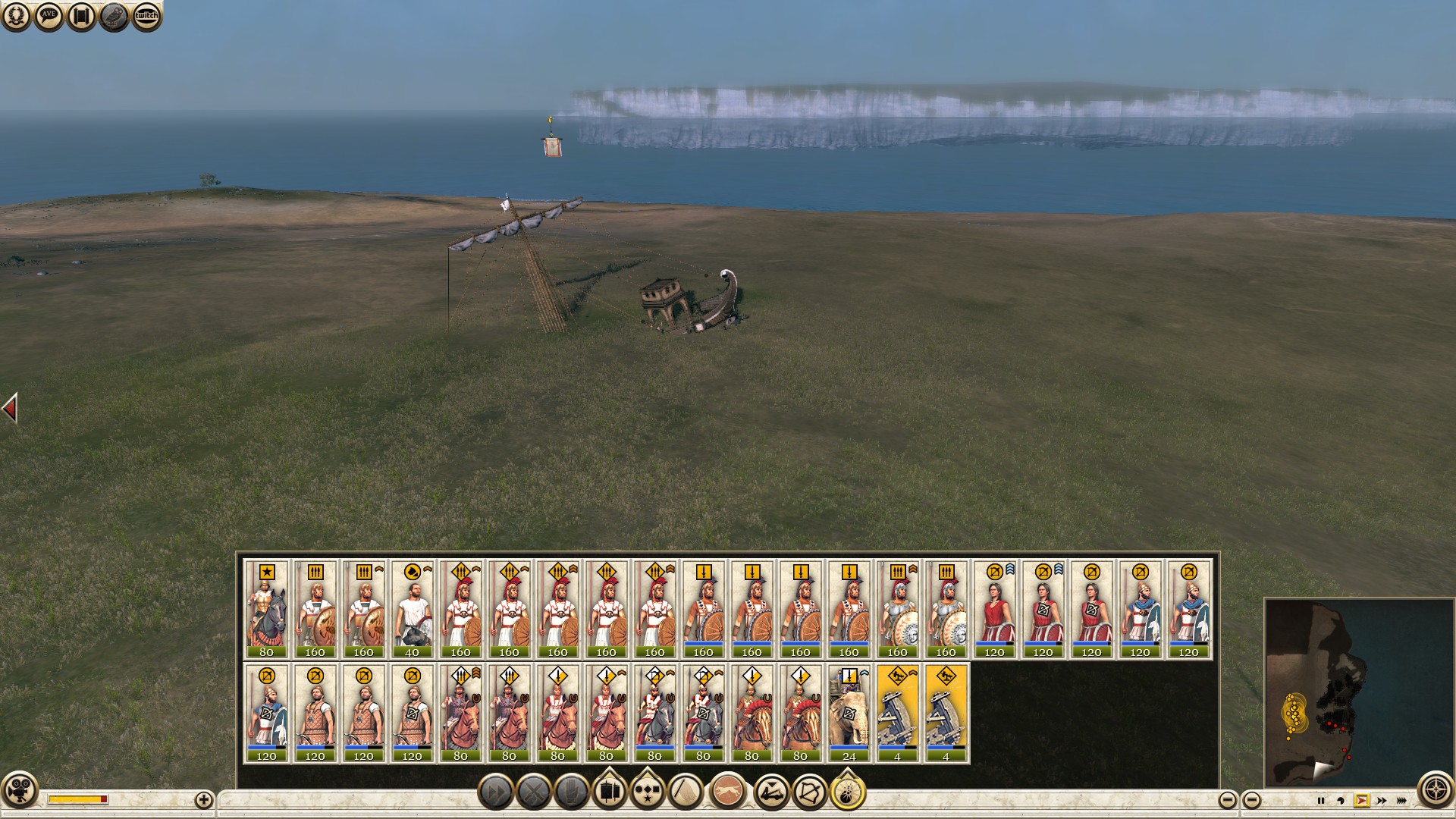Click the white flag withdraw button

point(687,792)
